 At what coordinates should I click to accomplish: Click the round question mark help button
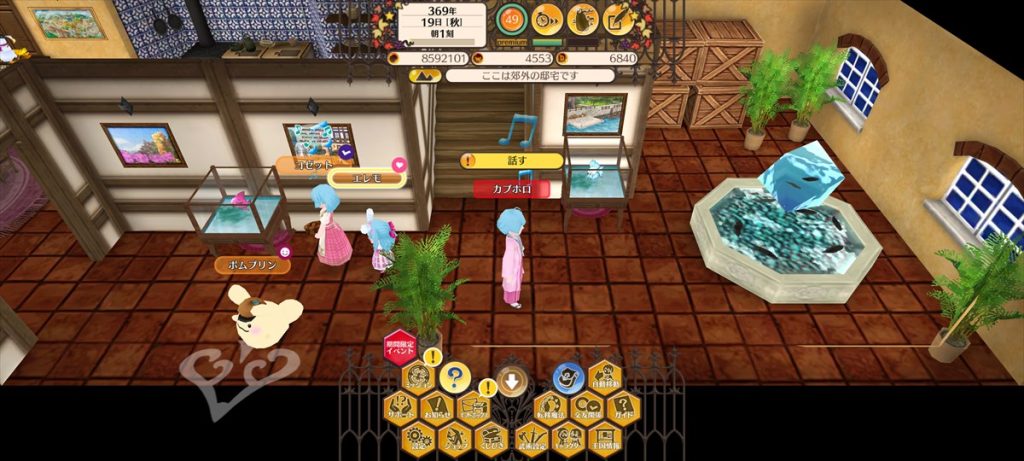click(x=456, y=376)
